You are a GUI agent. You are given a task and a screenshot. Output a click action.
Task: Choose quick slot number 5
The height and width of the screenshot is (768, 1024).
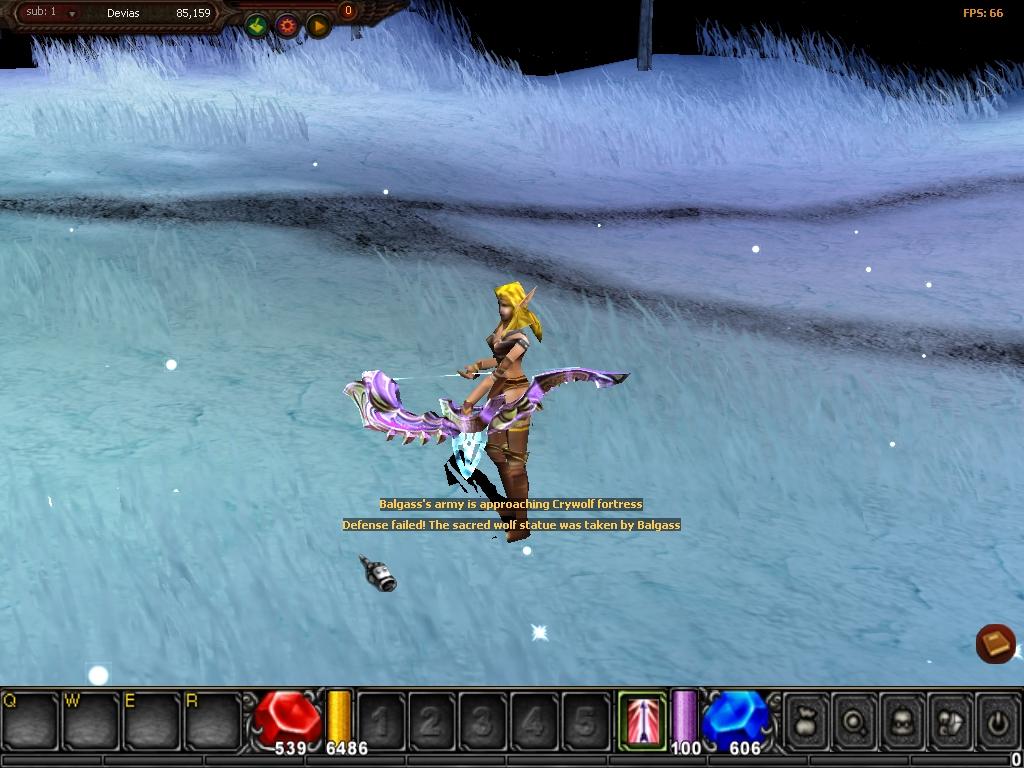click(x=585, y=718)
